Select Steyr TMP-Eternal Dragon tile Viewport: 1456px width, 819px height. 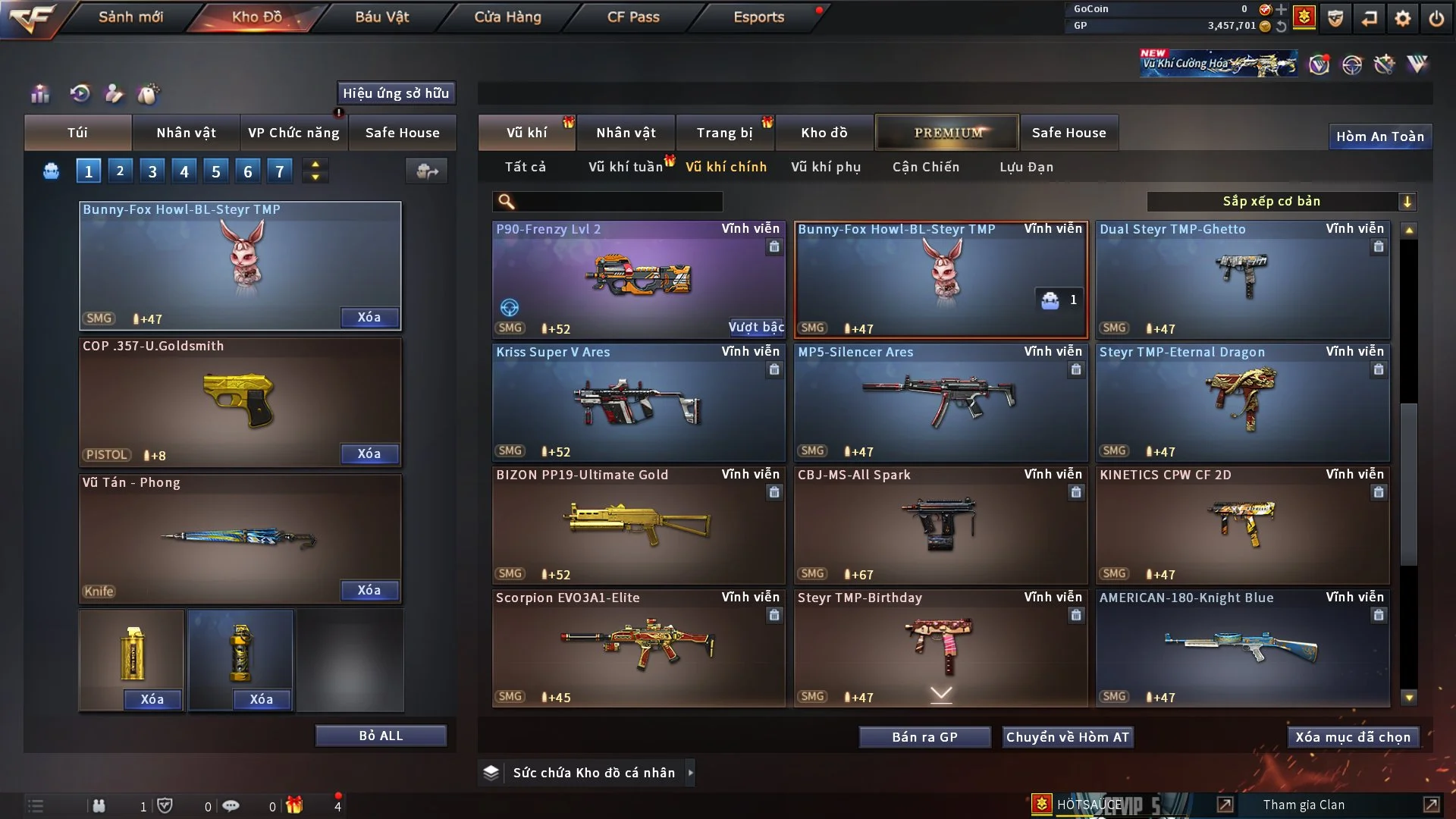tap(1242, 402)
